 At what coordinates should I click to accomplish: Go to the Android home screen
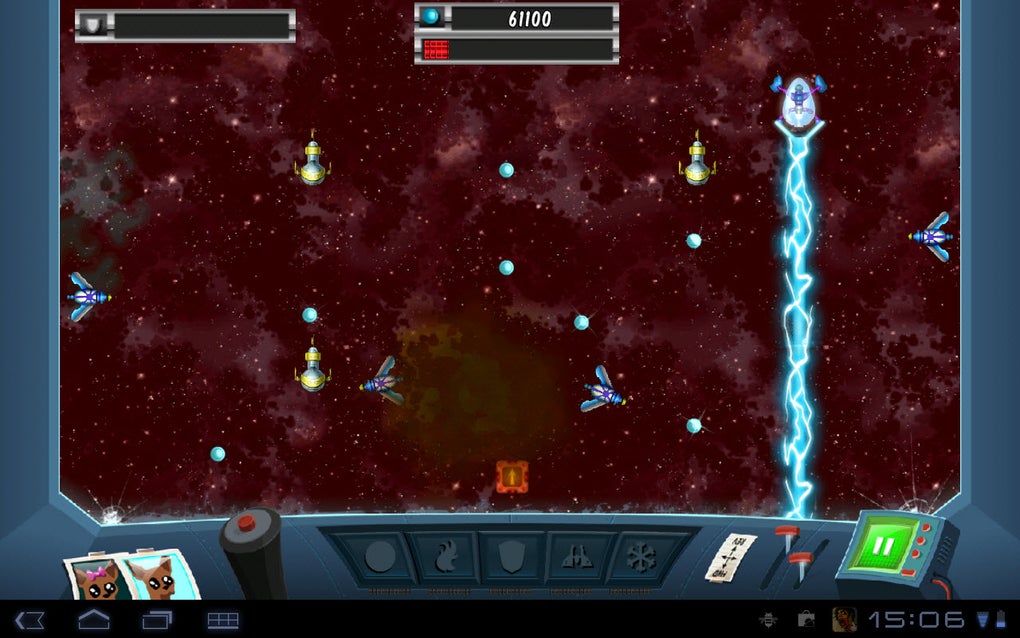pos(94,620)
